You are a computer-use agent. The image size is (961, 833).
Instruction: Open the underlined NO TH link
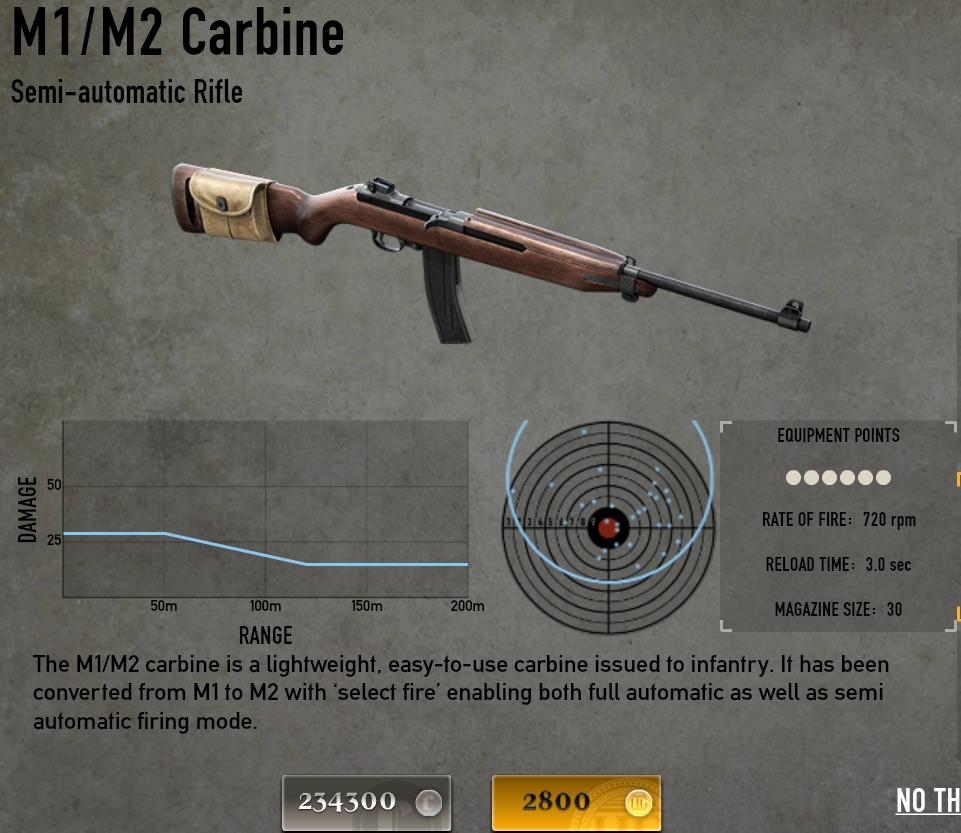928,801
